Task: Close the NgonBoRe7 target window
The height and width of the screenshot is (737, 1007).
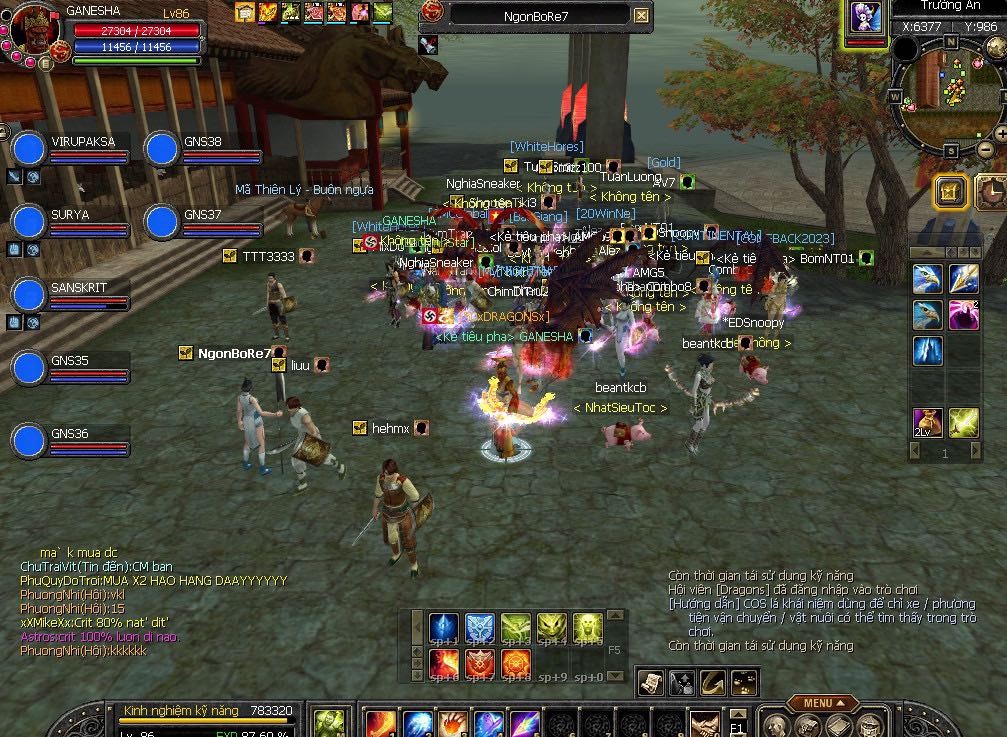Action: 641,16
